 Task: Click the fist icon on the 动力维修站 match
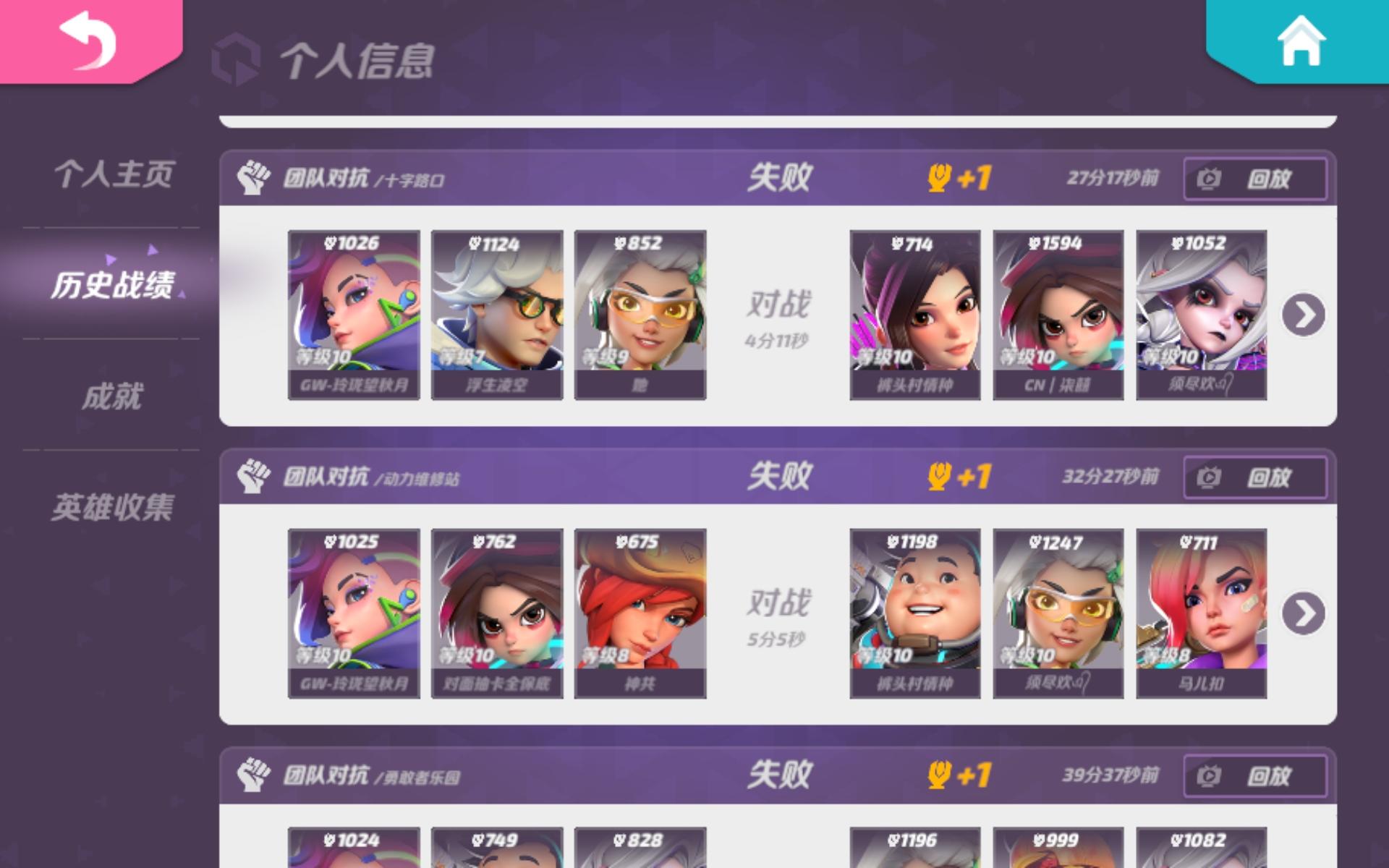pos(252,477)
